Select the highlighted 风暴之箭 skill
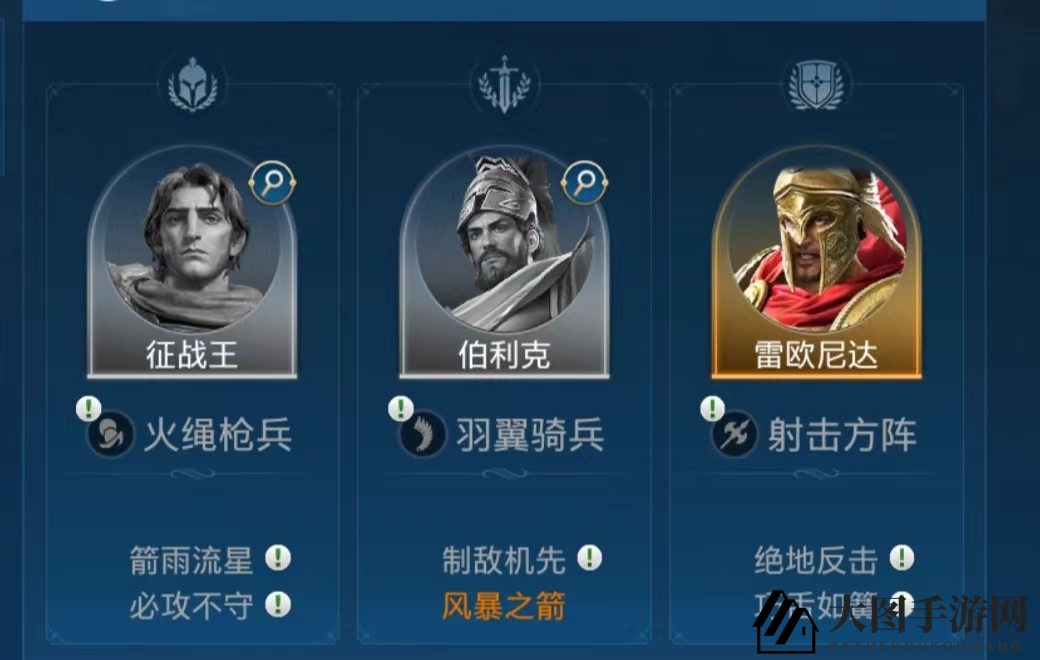This screenshot has height=660, width=1040. click(504, 606)
